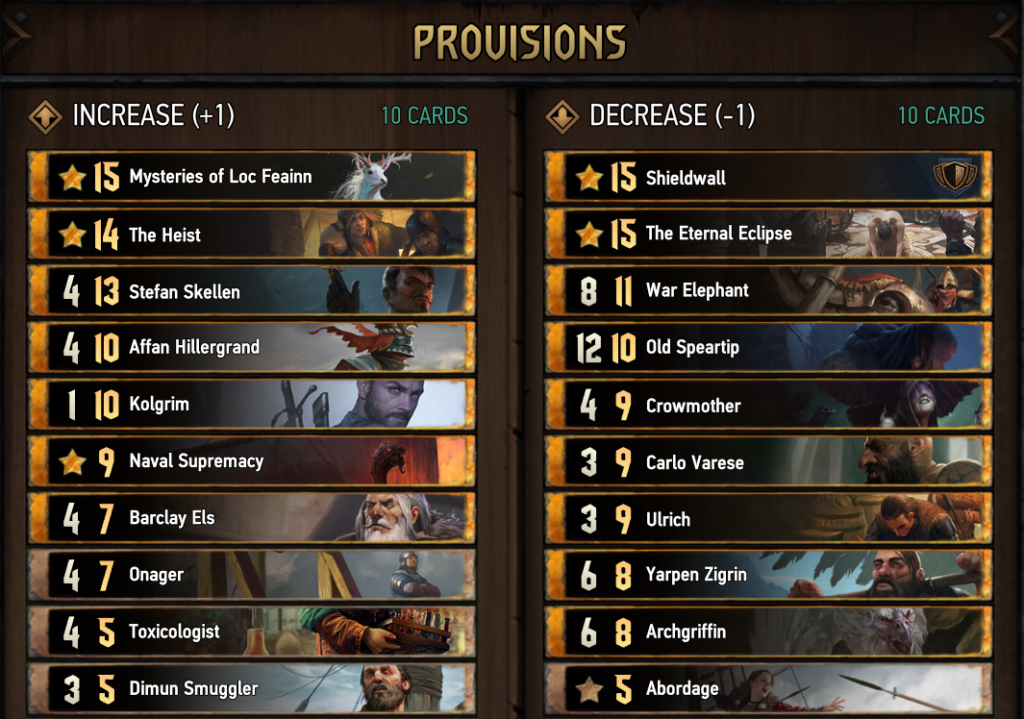1024x719 pixels.
Task: Open the Toxicologist card entry
Action: (x=250, y=631)
